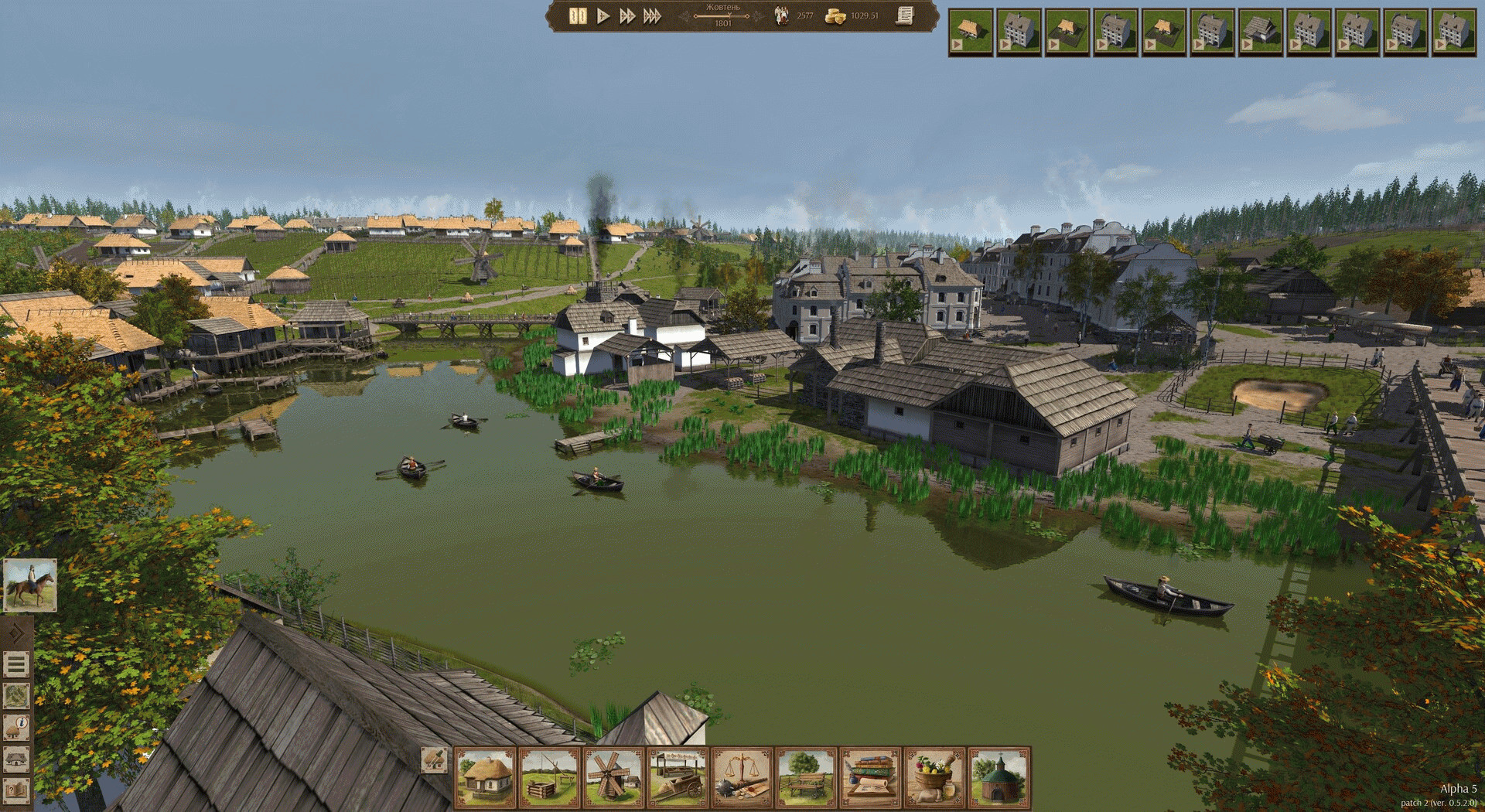Open the three-line main menu button
This screenshot has width=1485, height=812.
17,664
